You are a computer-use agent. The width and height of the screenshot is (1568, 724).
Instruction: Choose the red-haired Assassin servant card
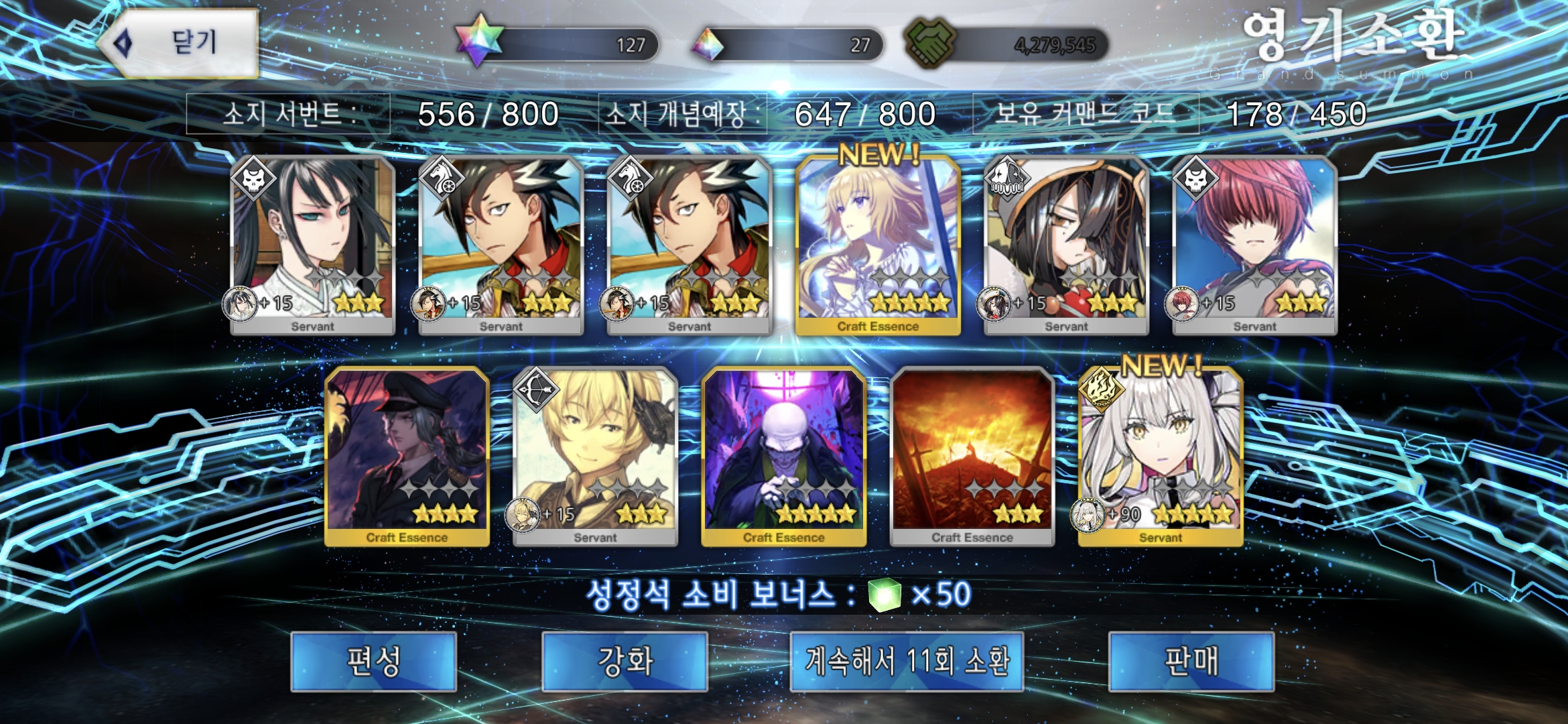(1254, 245)
